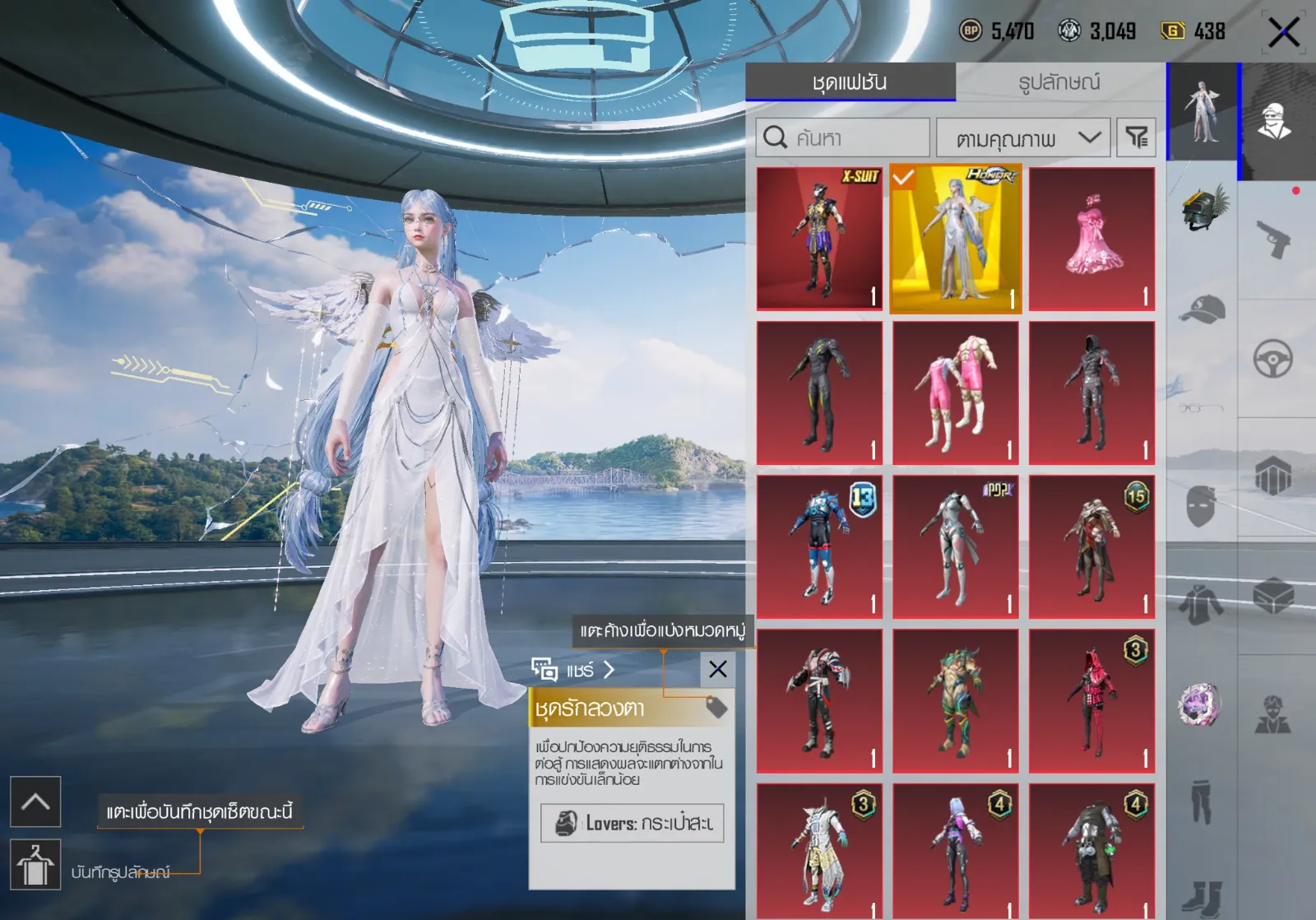Choose the pink dress outfit

click(1091, 239)
